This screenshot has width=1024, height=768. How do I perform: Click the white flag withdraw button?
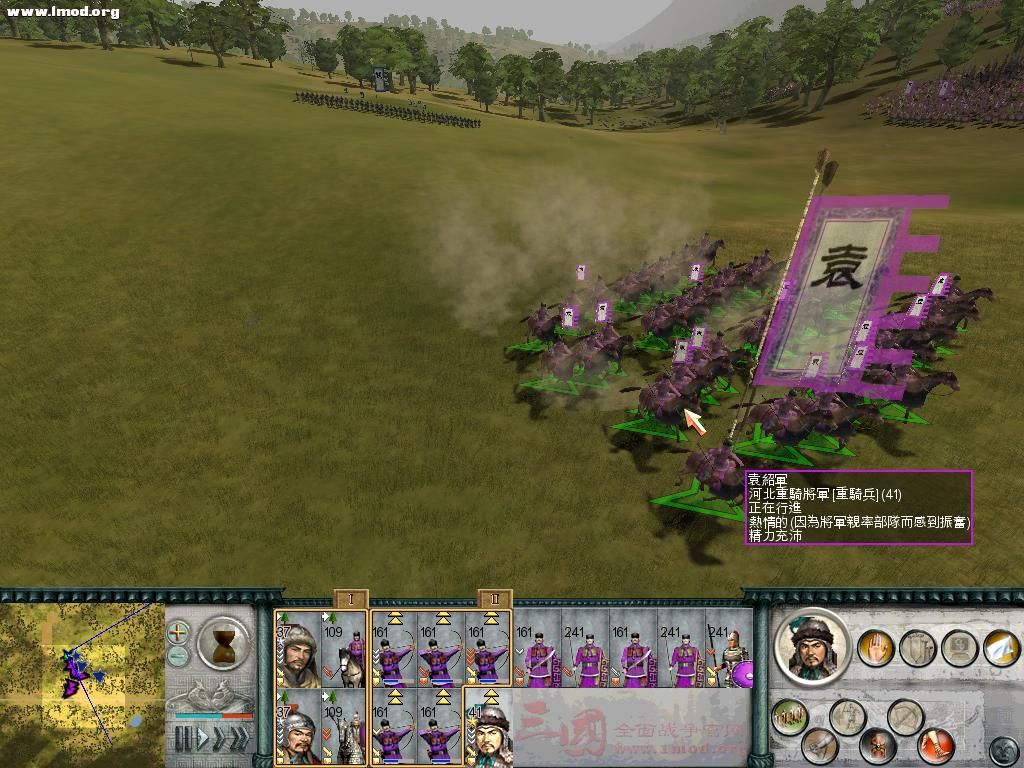(x=1000, y=647)
